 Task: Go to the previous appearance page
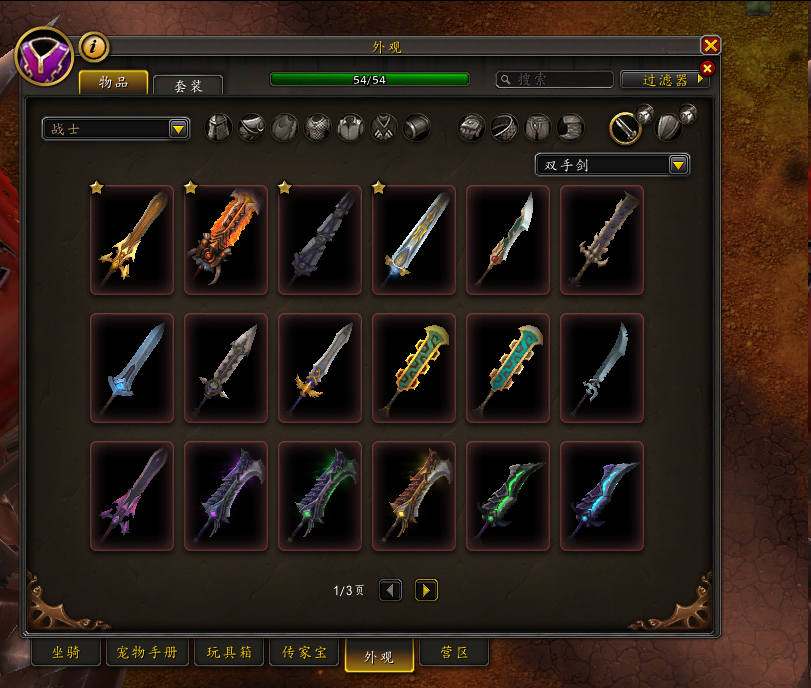[391, 591]
